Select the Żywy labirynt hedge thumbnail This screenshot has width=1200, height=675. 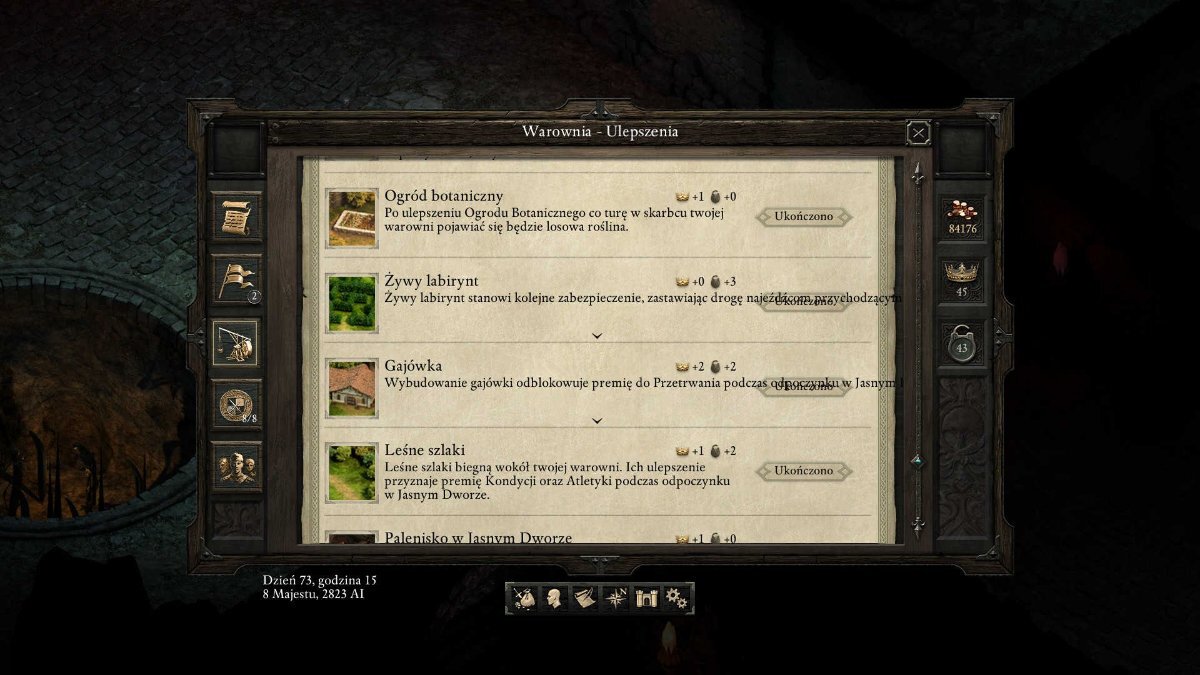click(353, 303)
